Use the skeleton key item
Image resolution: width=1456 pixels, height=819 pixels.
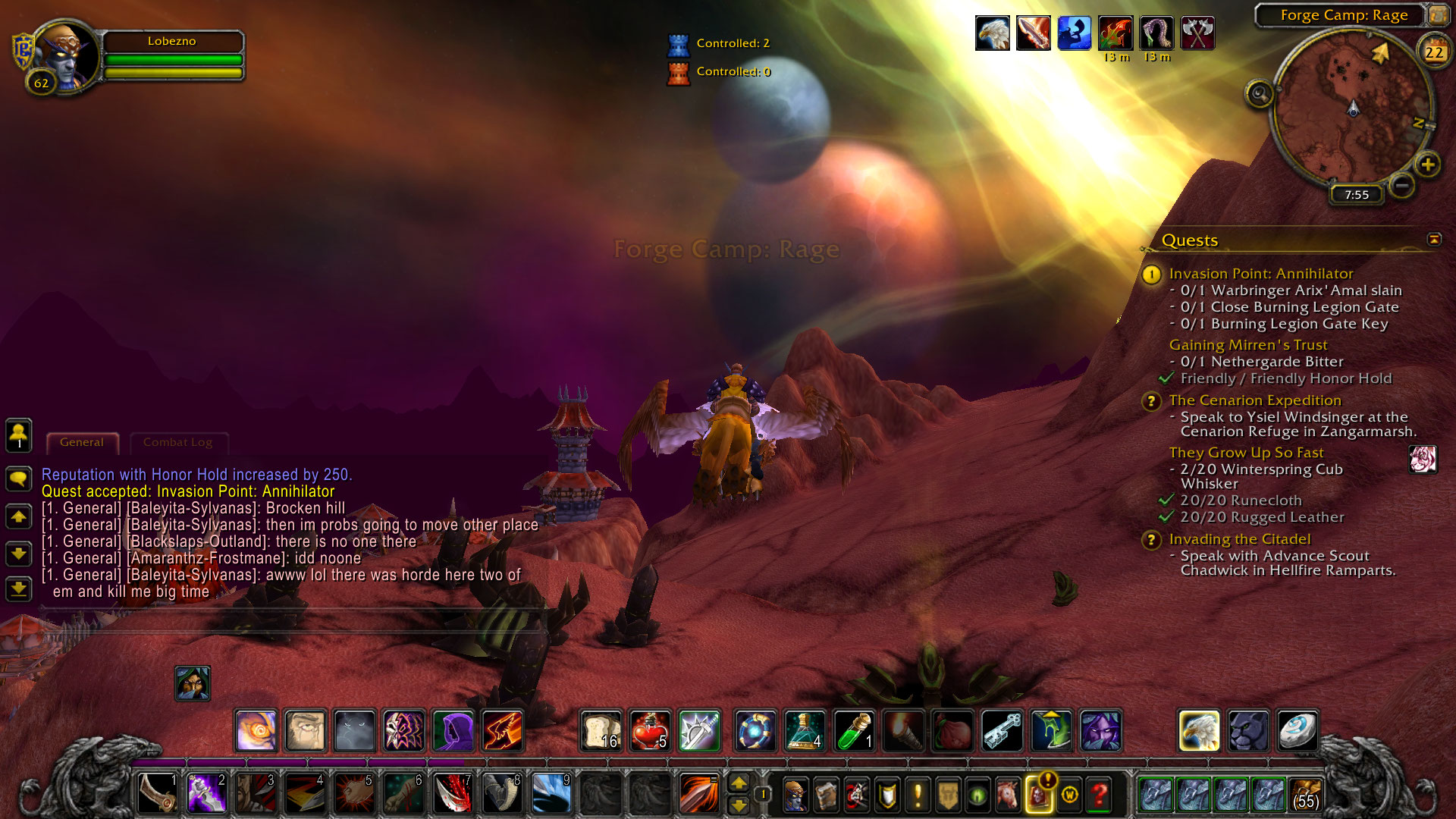pos(1002,731)
